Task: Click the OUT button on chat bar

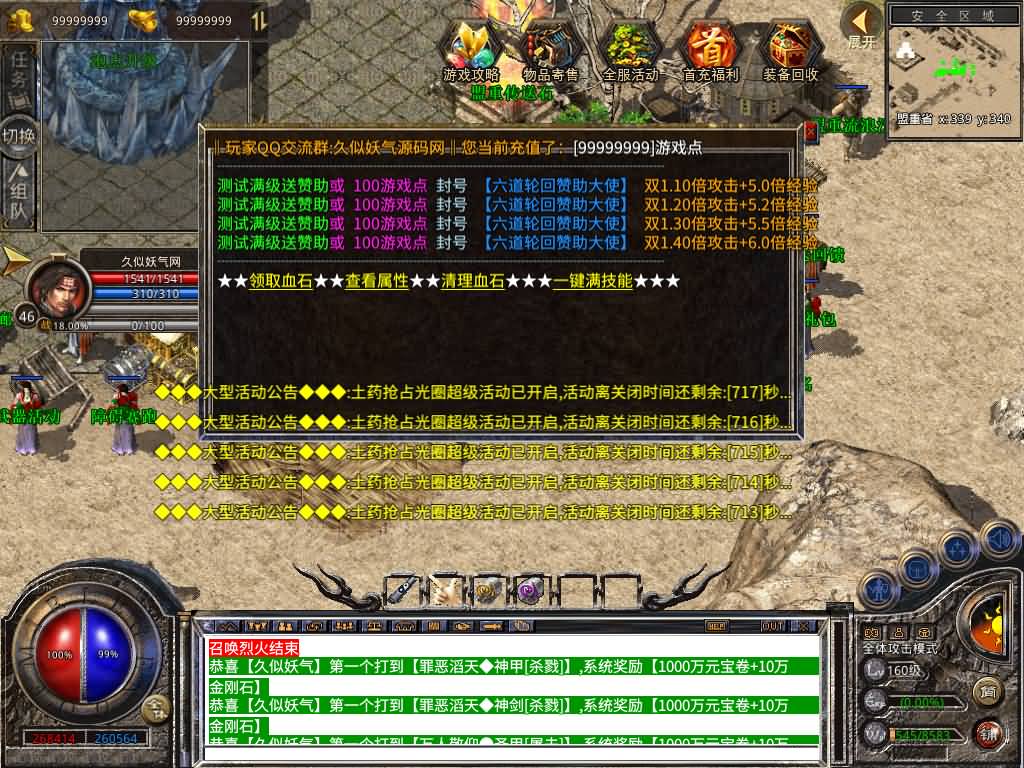Action: [x=772, y=626]
